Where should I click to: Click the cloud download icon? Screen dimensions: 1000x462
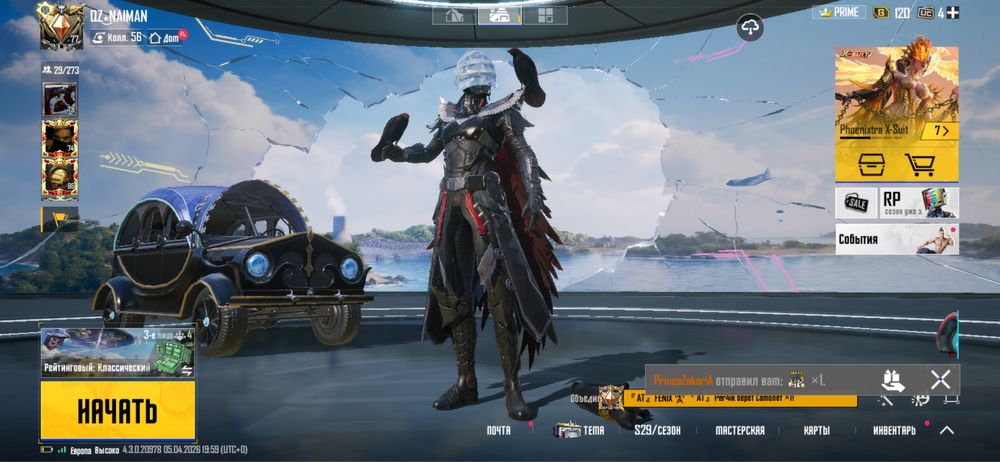click(x=750, y=28)
